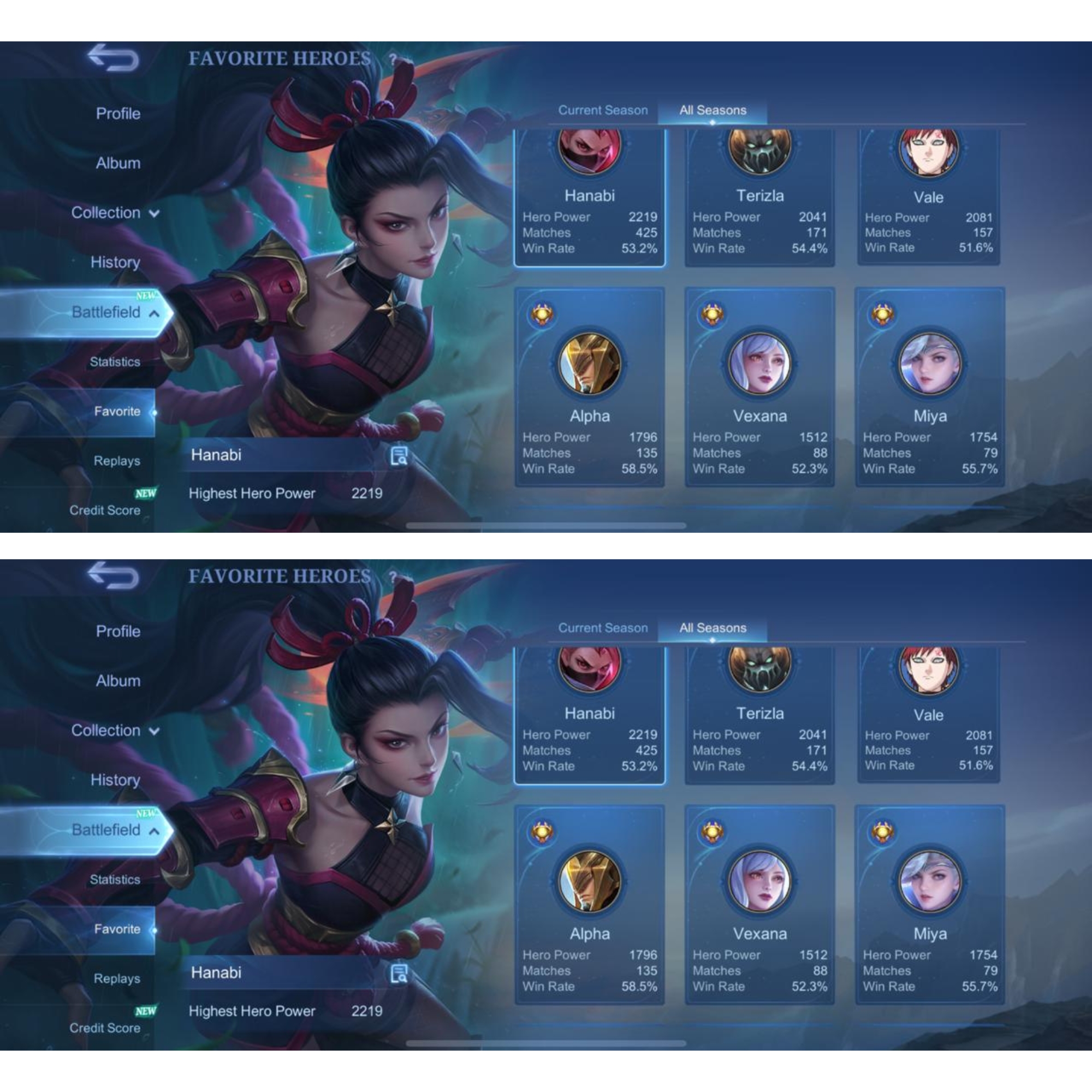This screenshot has width=1092, height=1092.
Task: Expand the Collection menu in the top screenshot
Action: coord(115,213)
